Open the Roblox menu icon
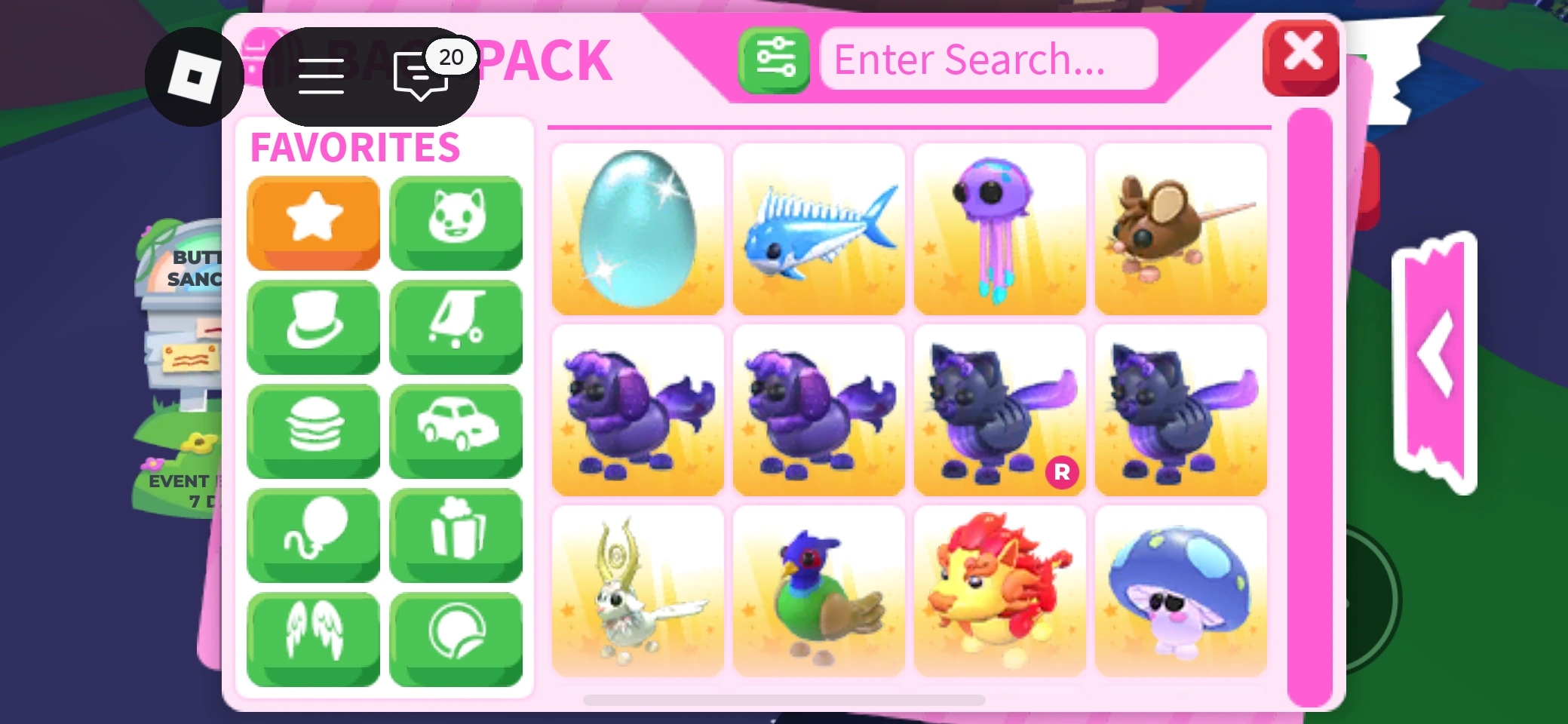Image resolution: width=1568 pixels, height=724 pixels. tap(194, 75)
